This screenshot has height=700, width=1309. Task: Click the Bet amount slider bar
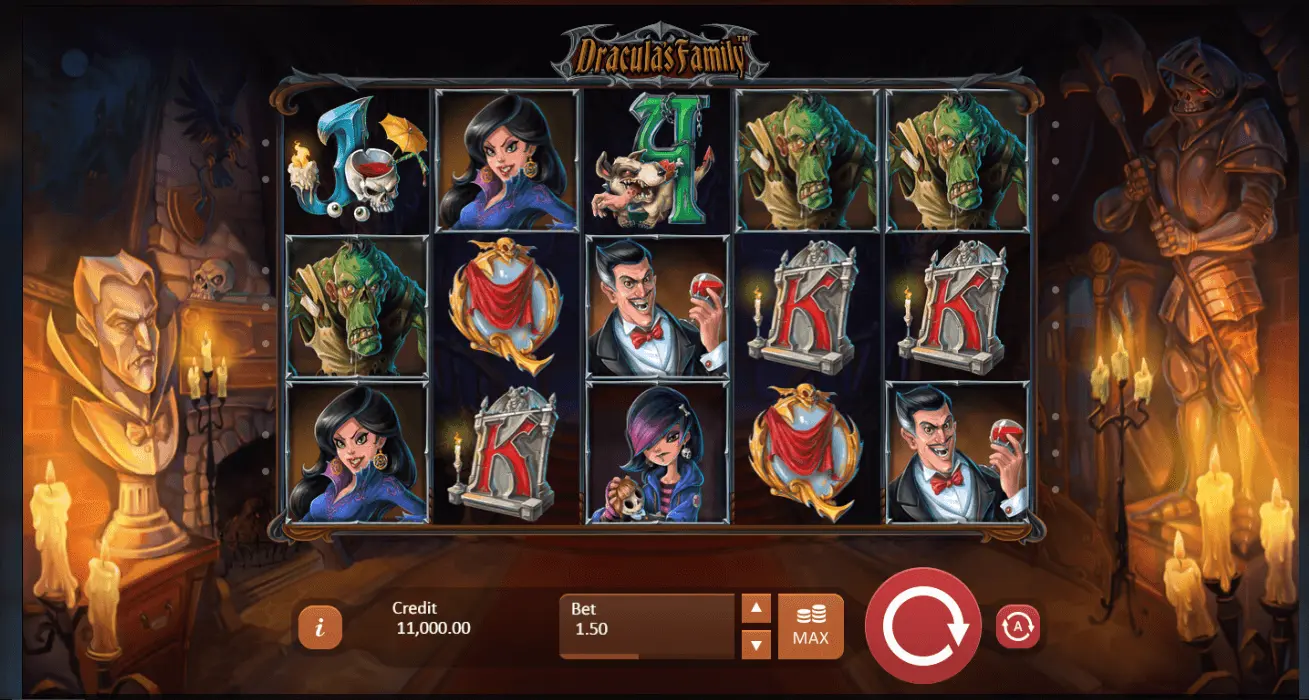coord(648,656)
